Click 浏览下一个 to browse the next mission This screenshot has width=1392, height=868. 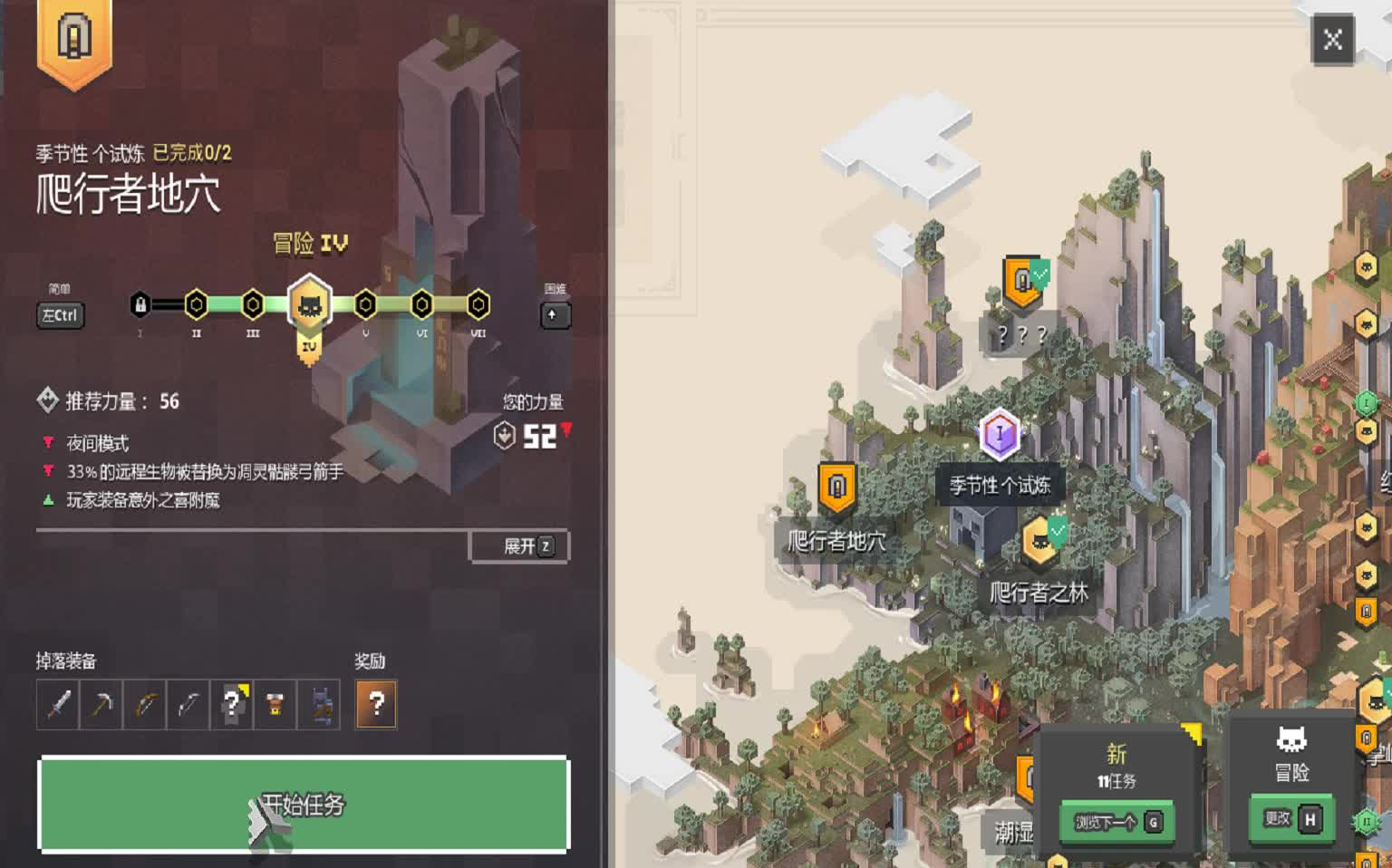[1116, 822]
